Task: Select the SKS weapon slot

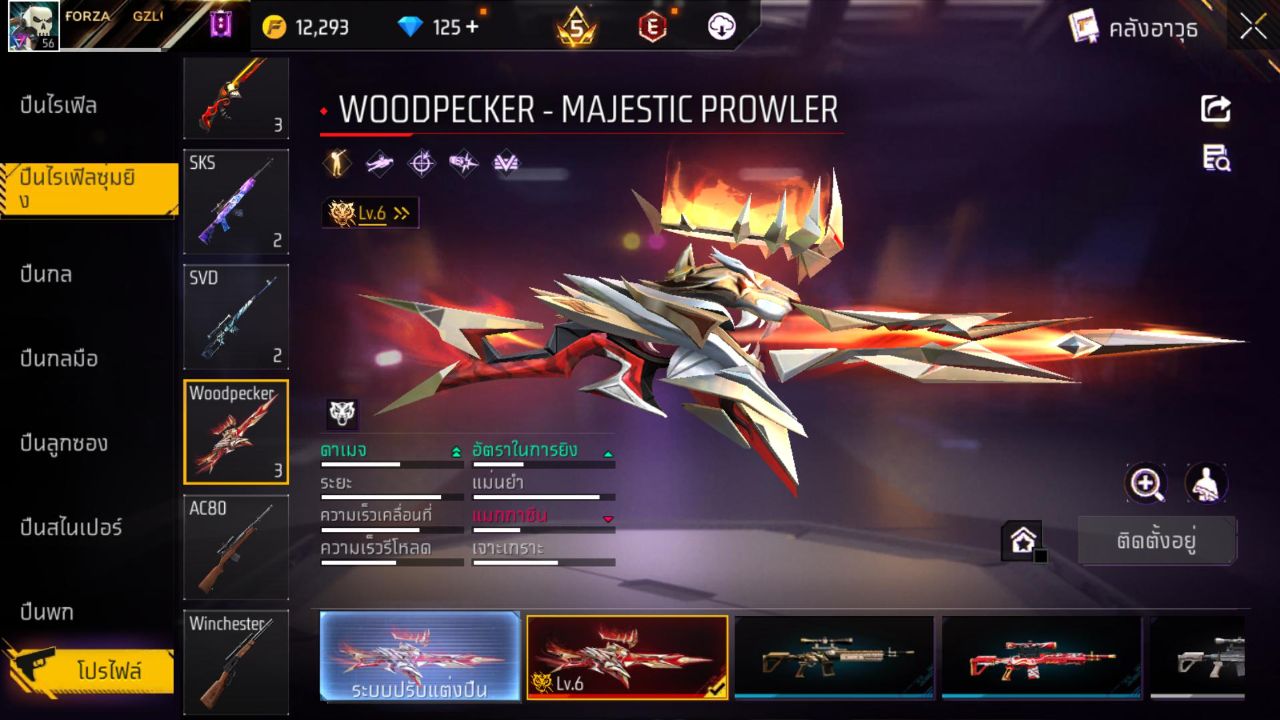Action: (x=236, y=202)
